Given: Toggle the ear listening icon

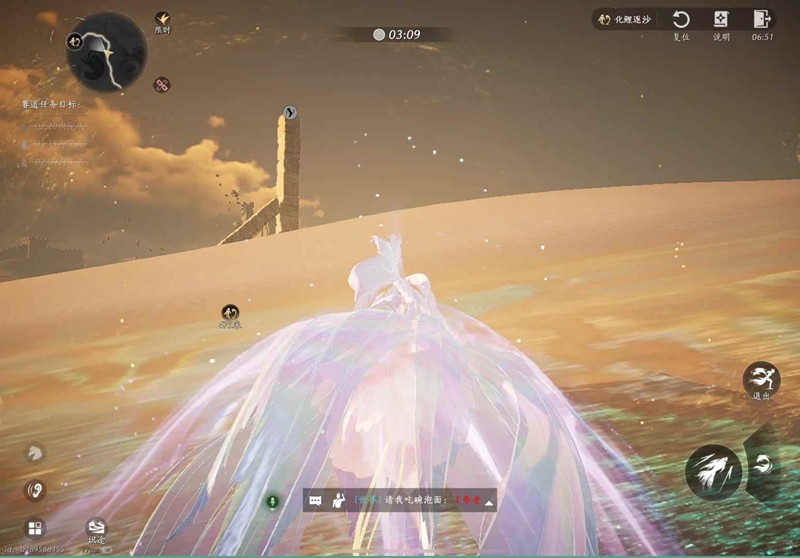Looking at the screenshot, I should (x=36, y=490).
